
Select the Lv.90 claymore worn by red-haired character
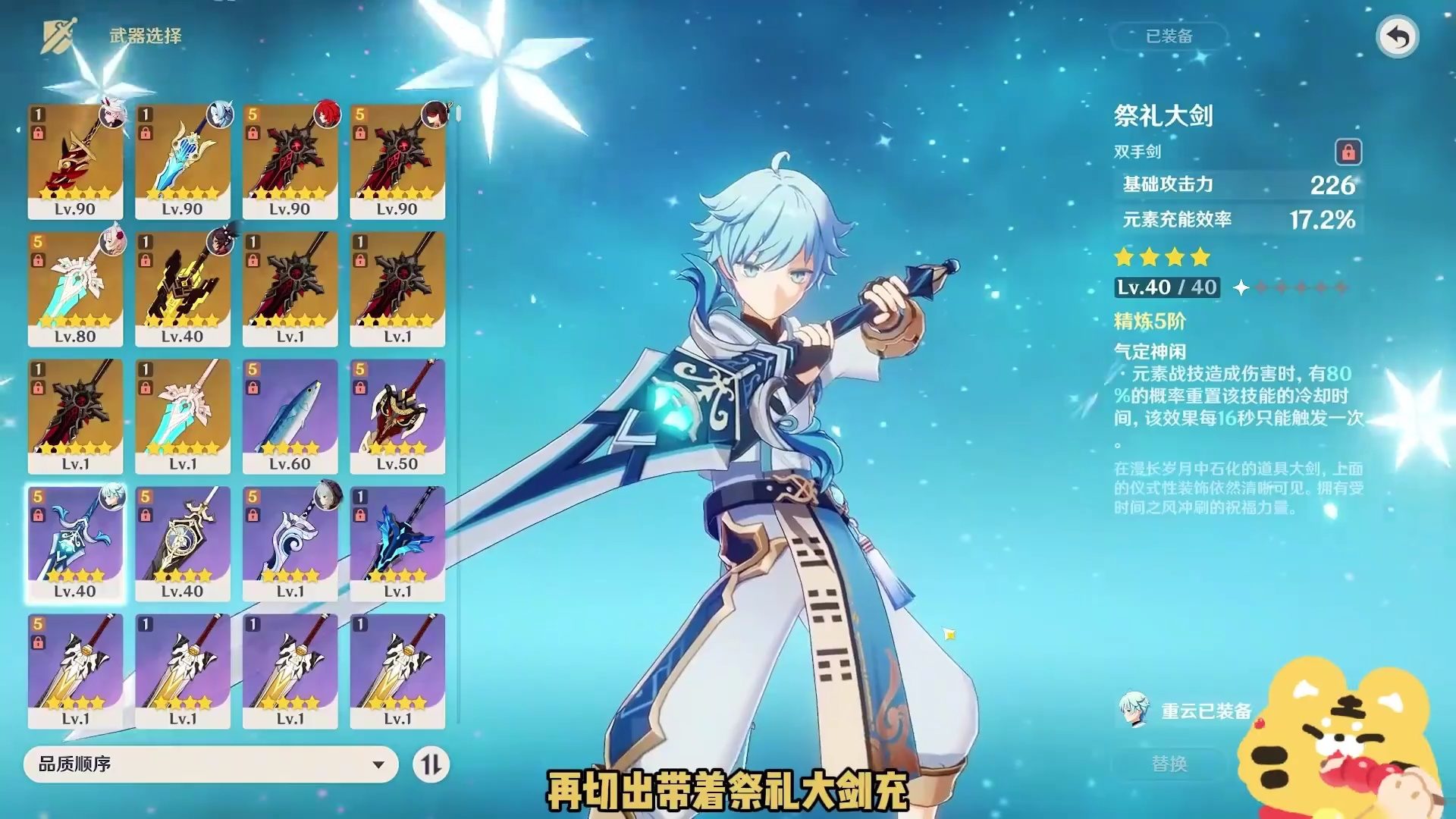[290, 161]
